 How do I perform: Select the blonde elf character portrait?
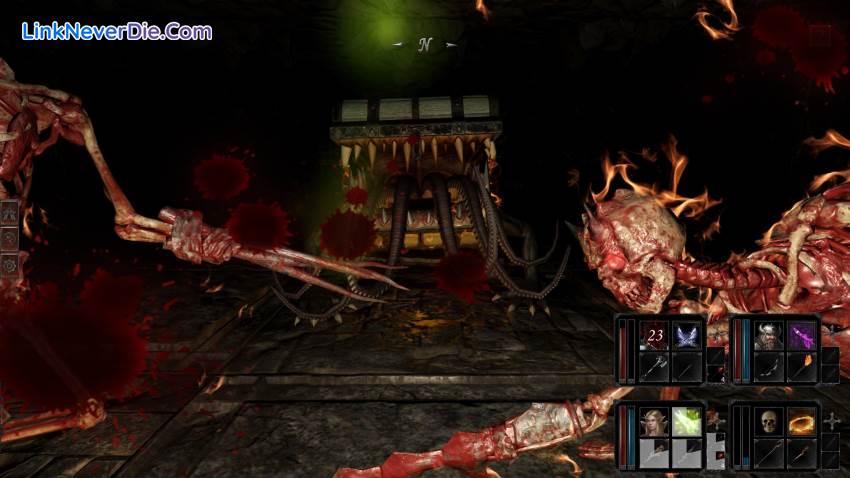pyautogui.click(x=654, y=422)
